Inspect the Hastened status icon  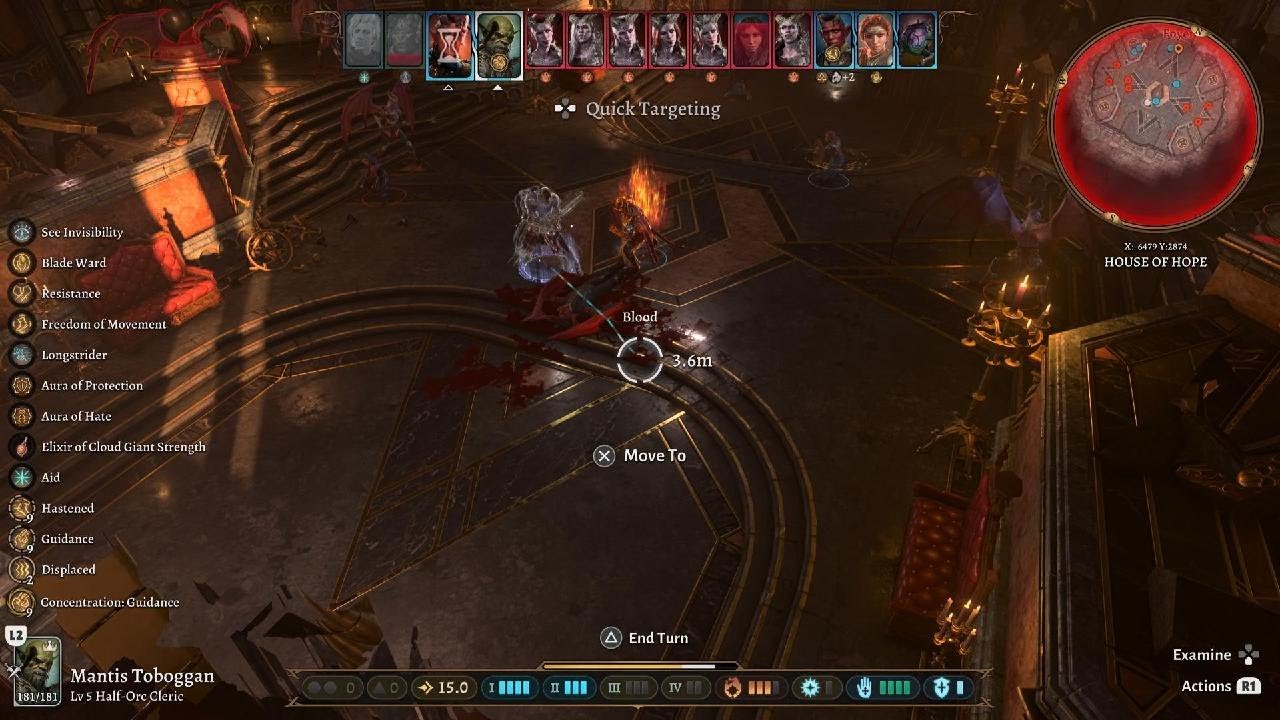point(22,508)
